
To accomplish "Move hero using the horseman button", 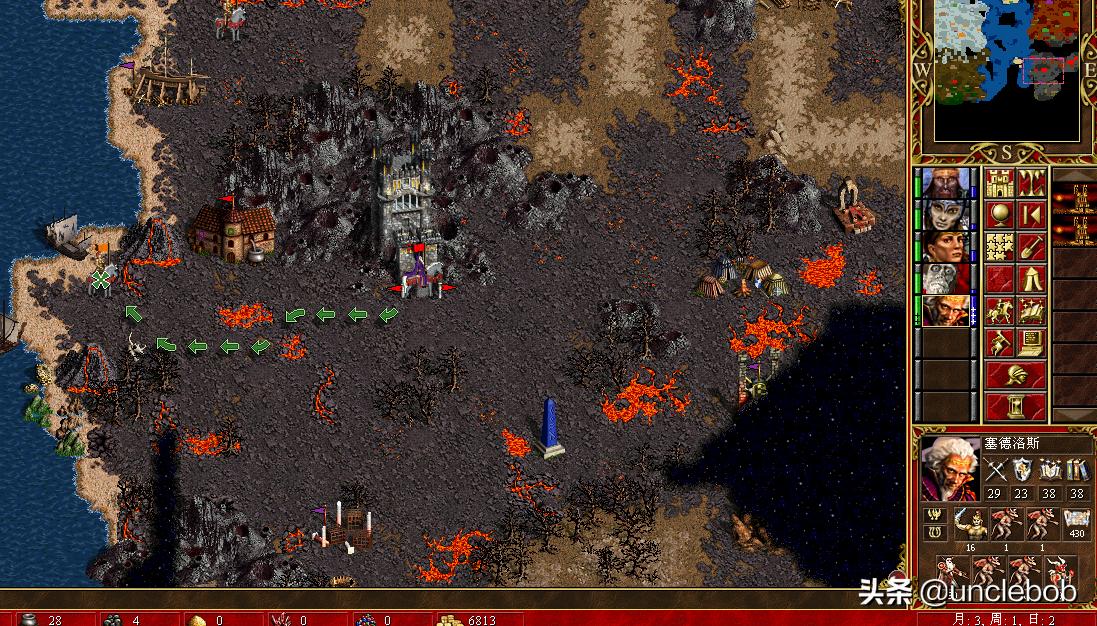I will pyautogui.click(x=1000, y=310).
